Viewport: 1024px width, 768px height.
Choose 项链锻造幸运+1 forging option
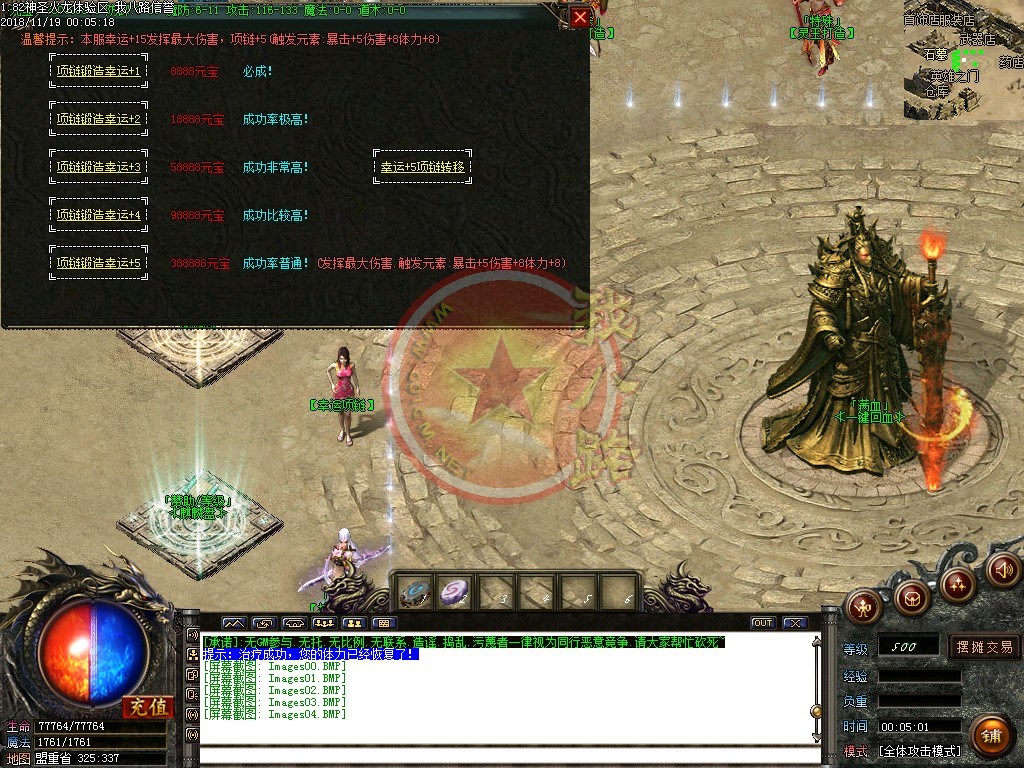(99, 71)
